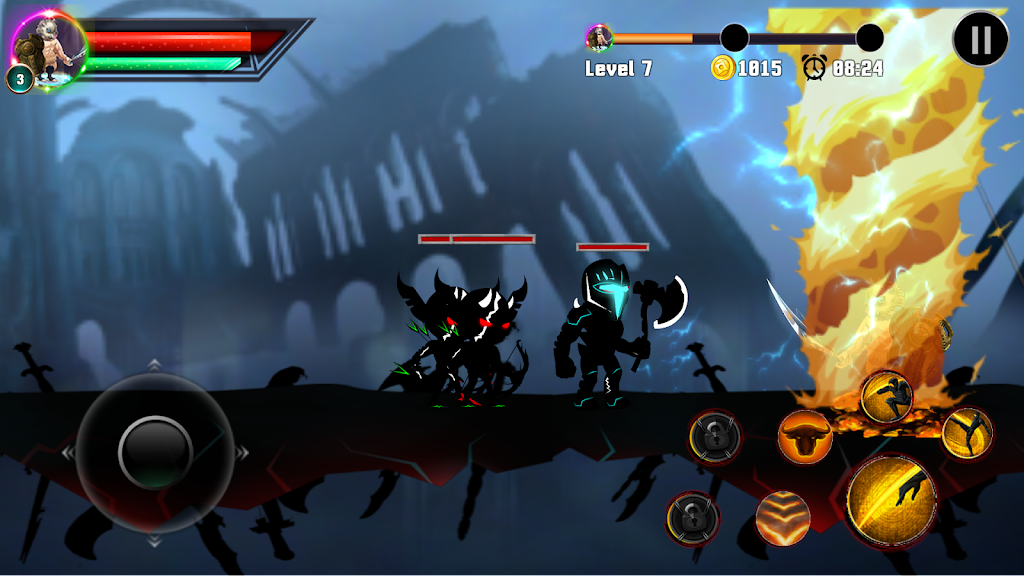The width and height of the screenshot is (1024, 576).
Task: Click the virtual joystick center knob
Action: click(x=155, y=452)
